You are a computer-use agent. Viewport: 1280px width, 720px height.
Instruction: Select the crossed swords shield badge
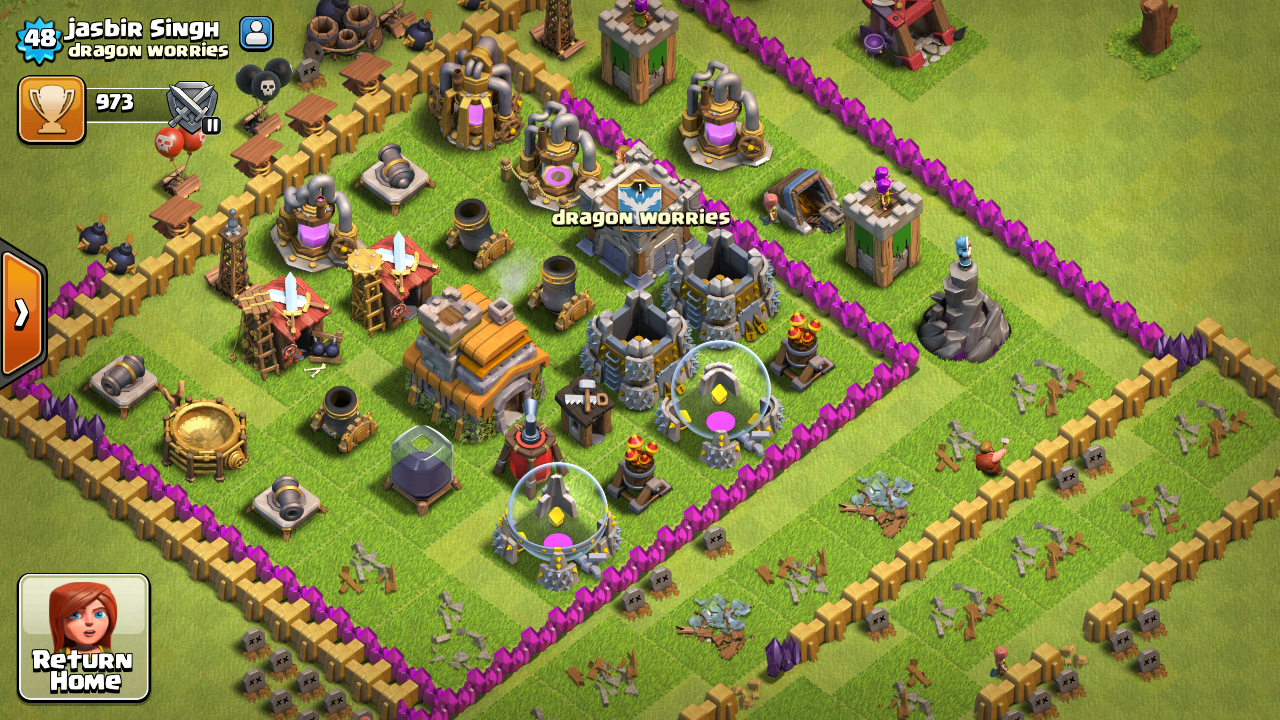pyautogui.click(x=191, y=106)
